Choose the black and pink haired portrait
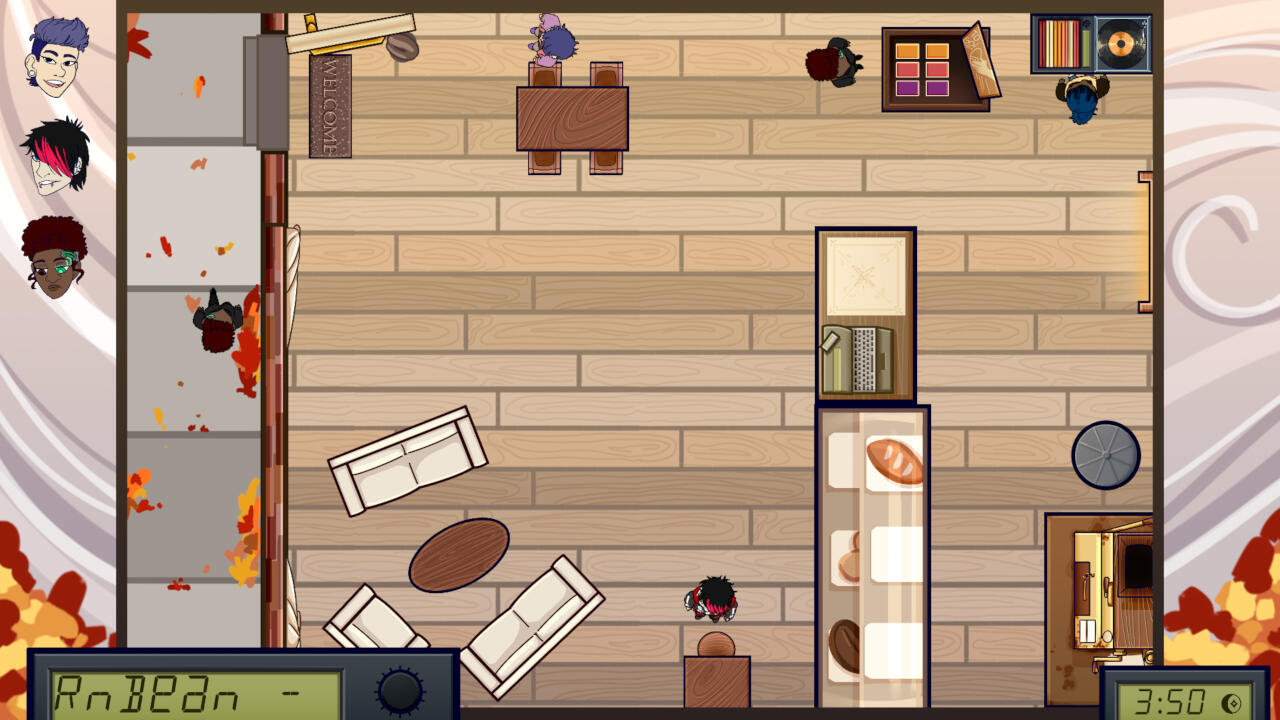The image size is (1280, 720). tap(56, 156)
